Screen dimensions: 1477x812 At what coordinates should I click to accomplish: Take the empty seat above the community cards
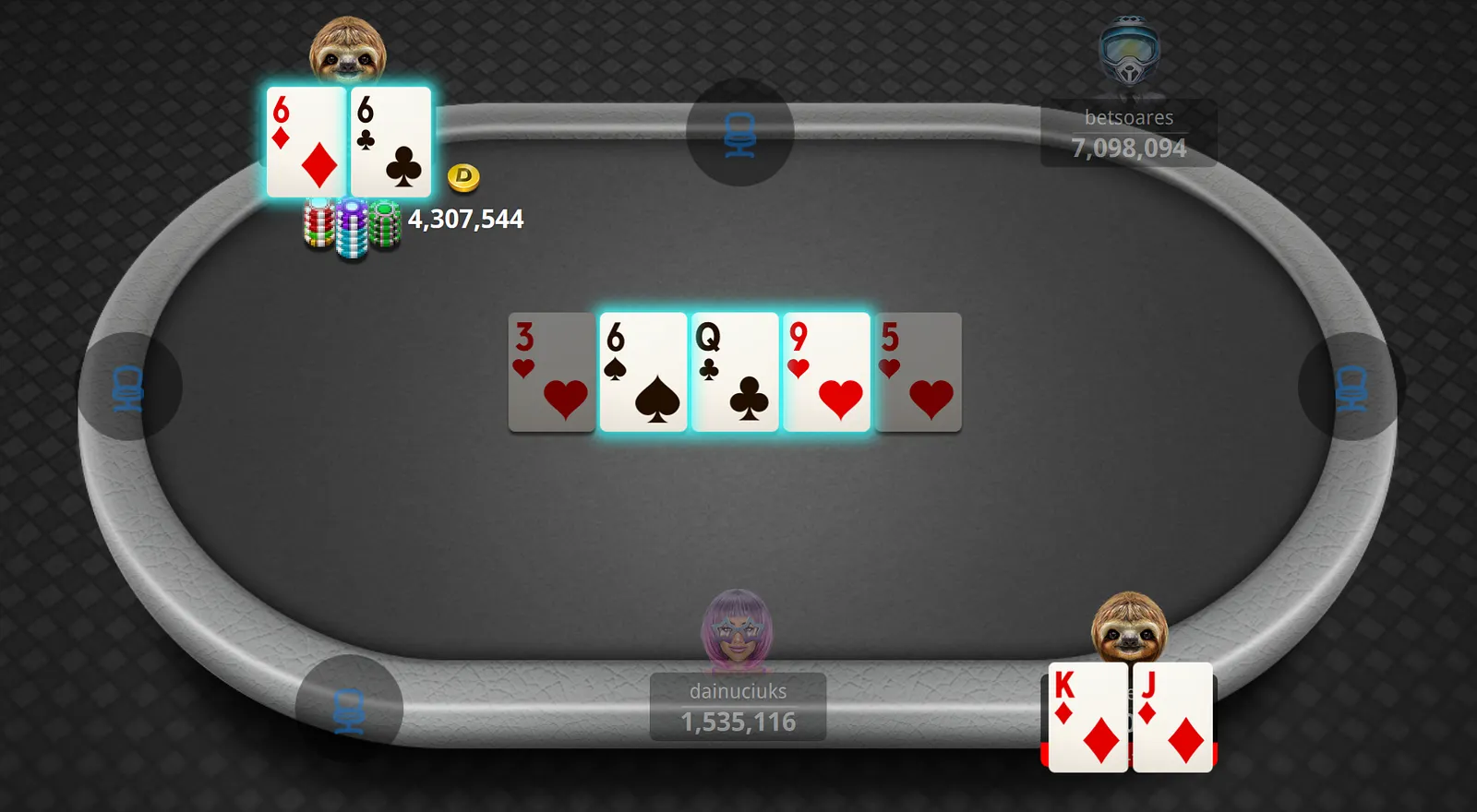pos(739,133)
